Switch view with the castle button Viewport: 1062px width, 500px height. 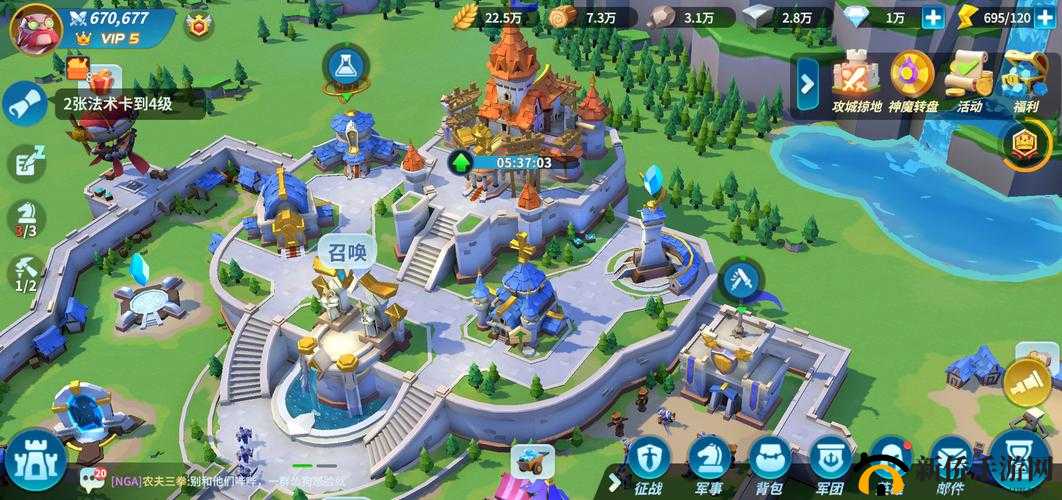(x=36, y=464)
